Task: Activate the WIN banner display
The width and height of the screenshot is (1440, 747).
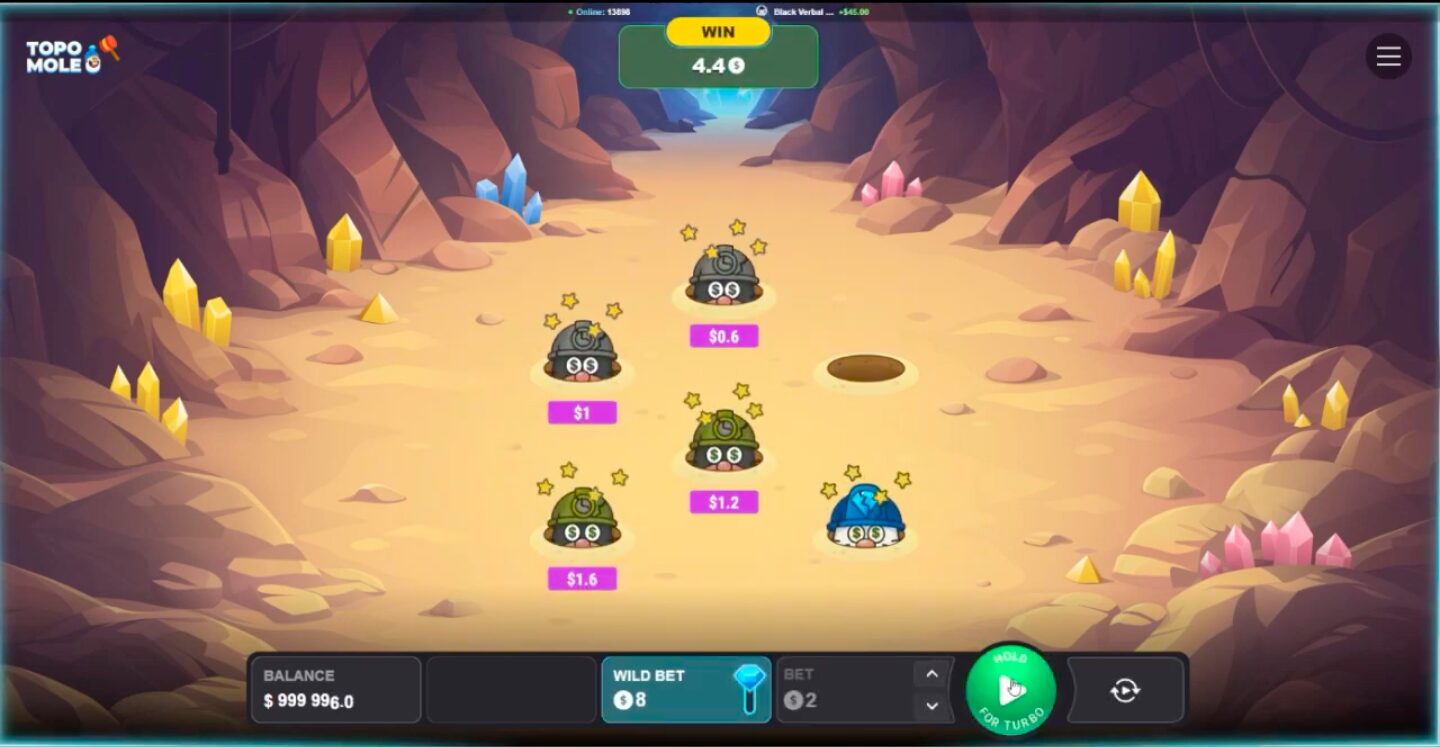Action: (719, 32)
